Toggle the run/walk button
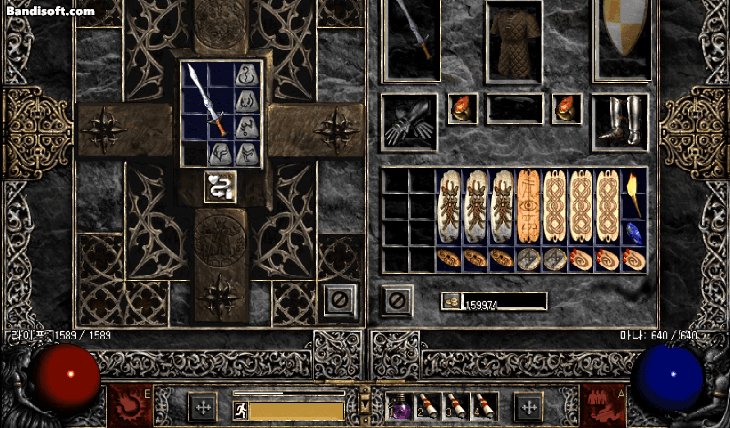730x428 pixels. coord(240,409)
